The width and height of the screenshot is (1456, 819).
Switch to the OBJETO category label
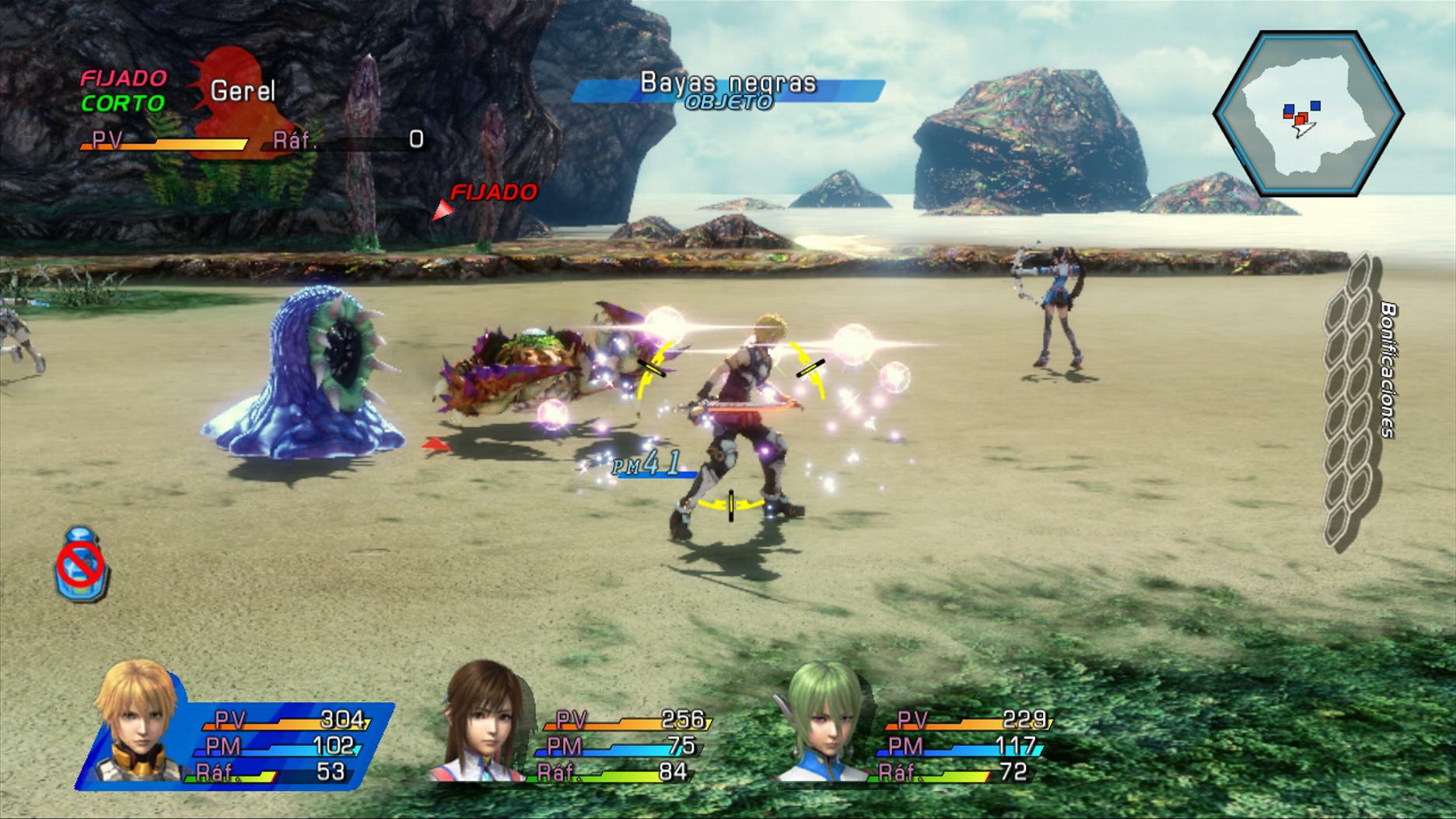click(x=726, y=102)
